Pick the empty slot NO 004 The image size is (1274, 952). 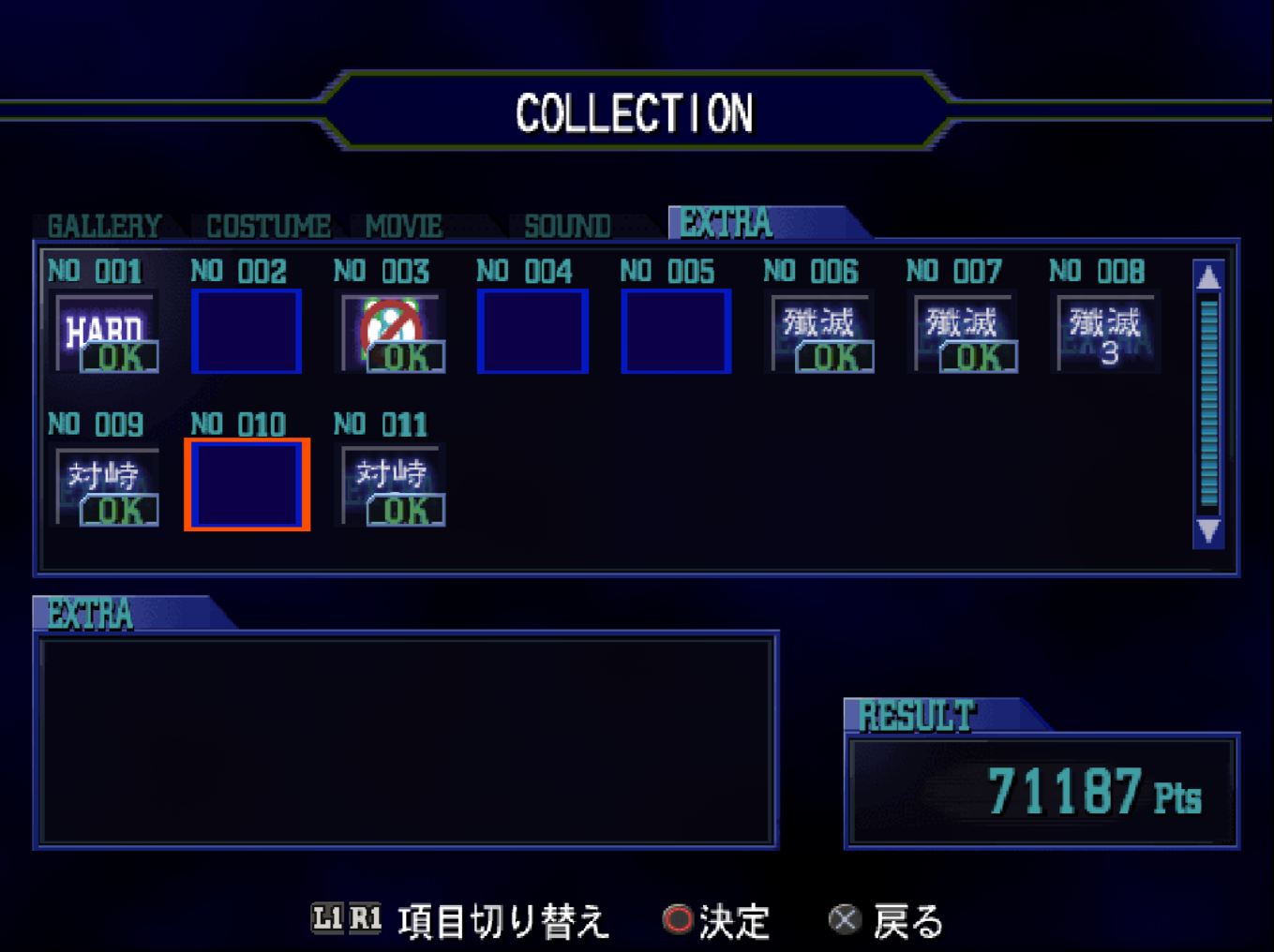click(x=532, y=332)
